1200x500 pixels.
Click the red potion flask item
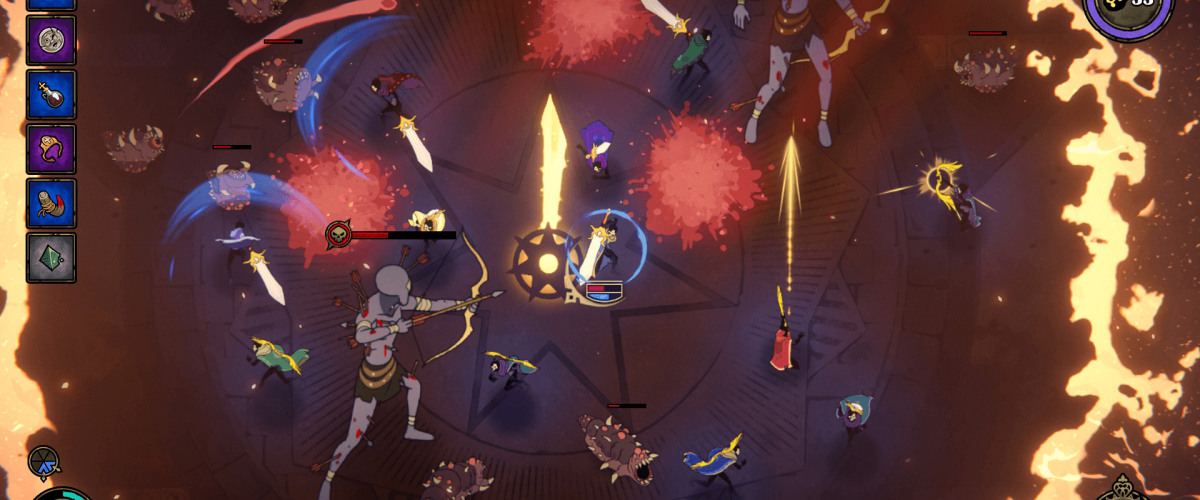51,95
